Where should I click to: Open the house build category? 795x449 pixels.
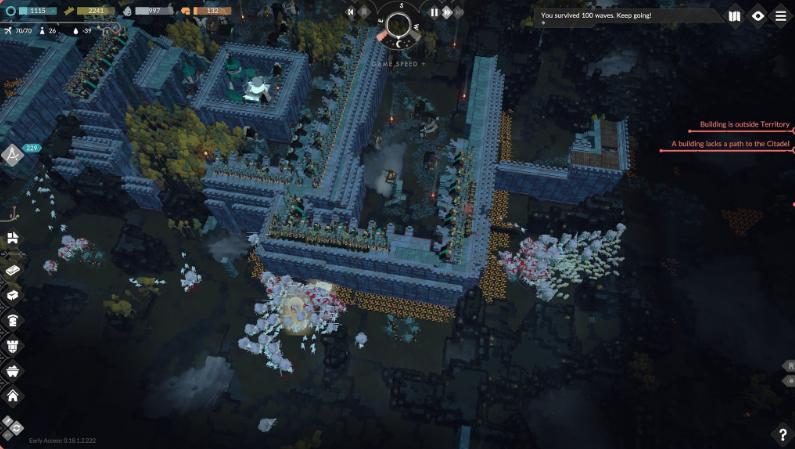click(13, 395)
